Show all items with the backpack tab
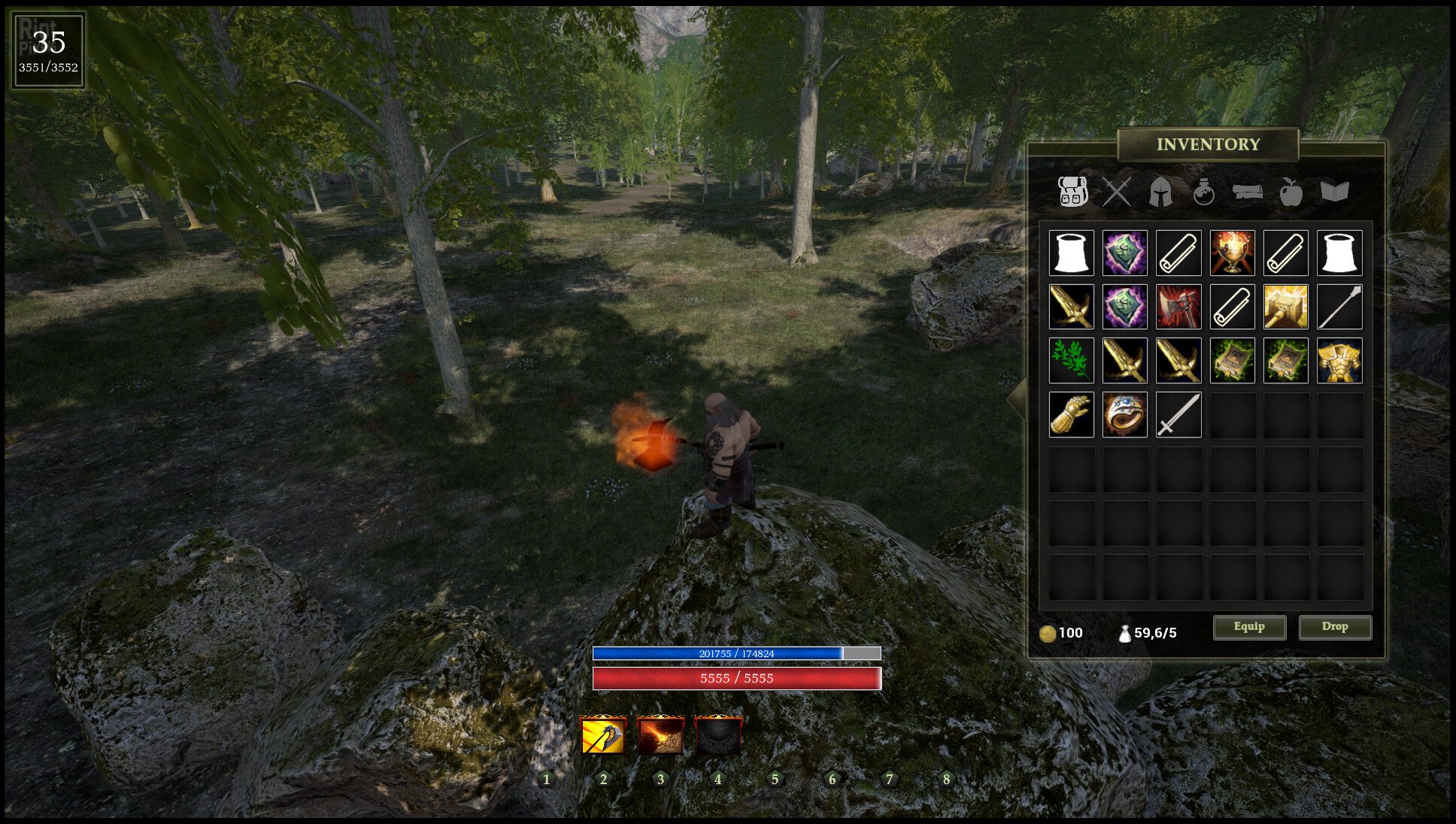The image size is (1456, 824). [1072, 192]
